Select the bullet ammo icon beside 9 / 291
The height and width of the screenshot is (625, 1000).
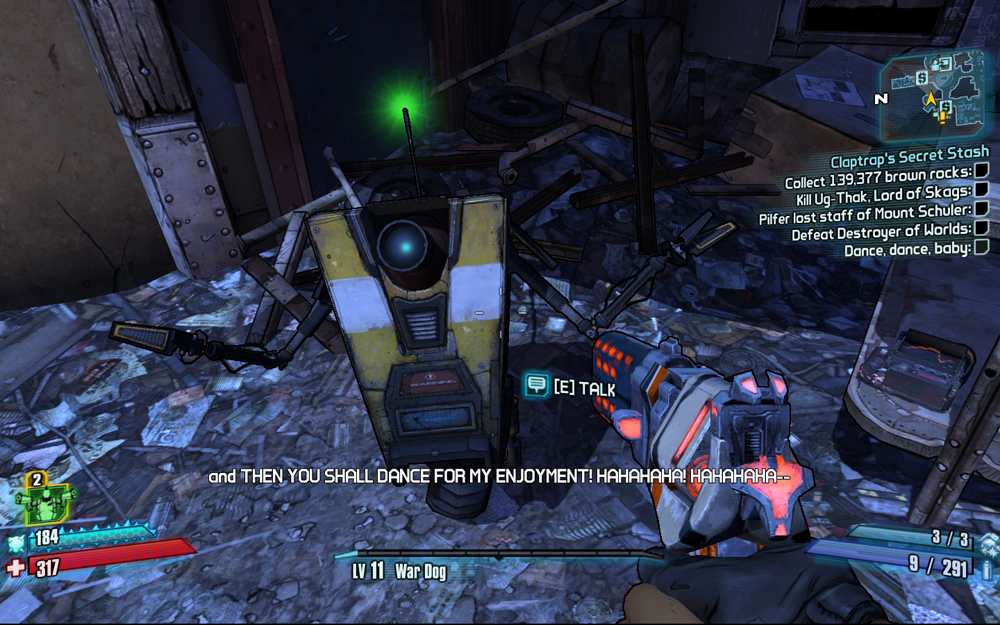(x=987, y=568)
